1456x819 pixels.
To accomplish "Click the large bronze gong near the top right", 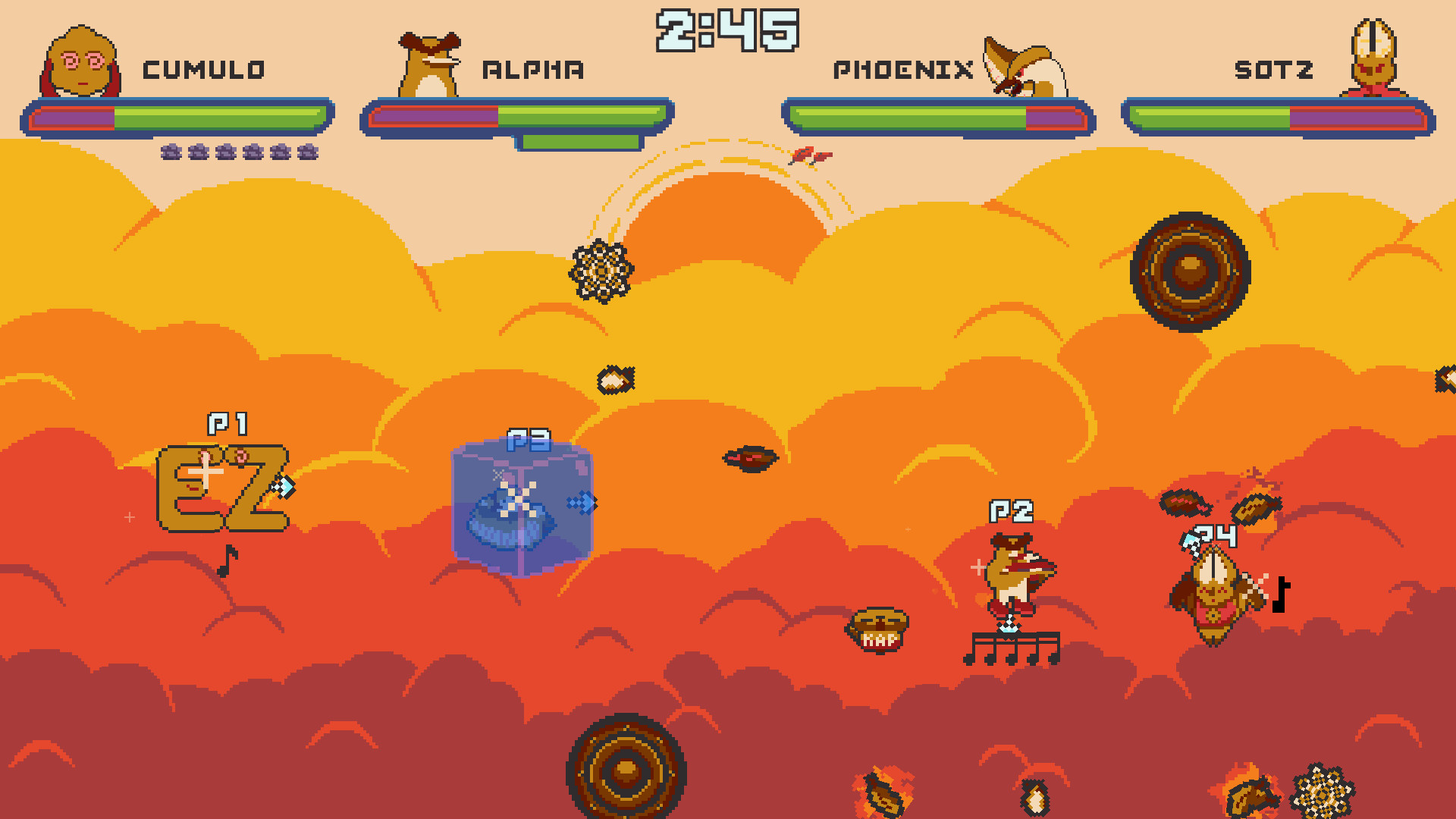I will [1191, 273].
